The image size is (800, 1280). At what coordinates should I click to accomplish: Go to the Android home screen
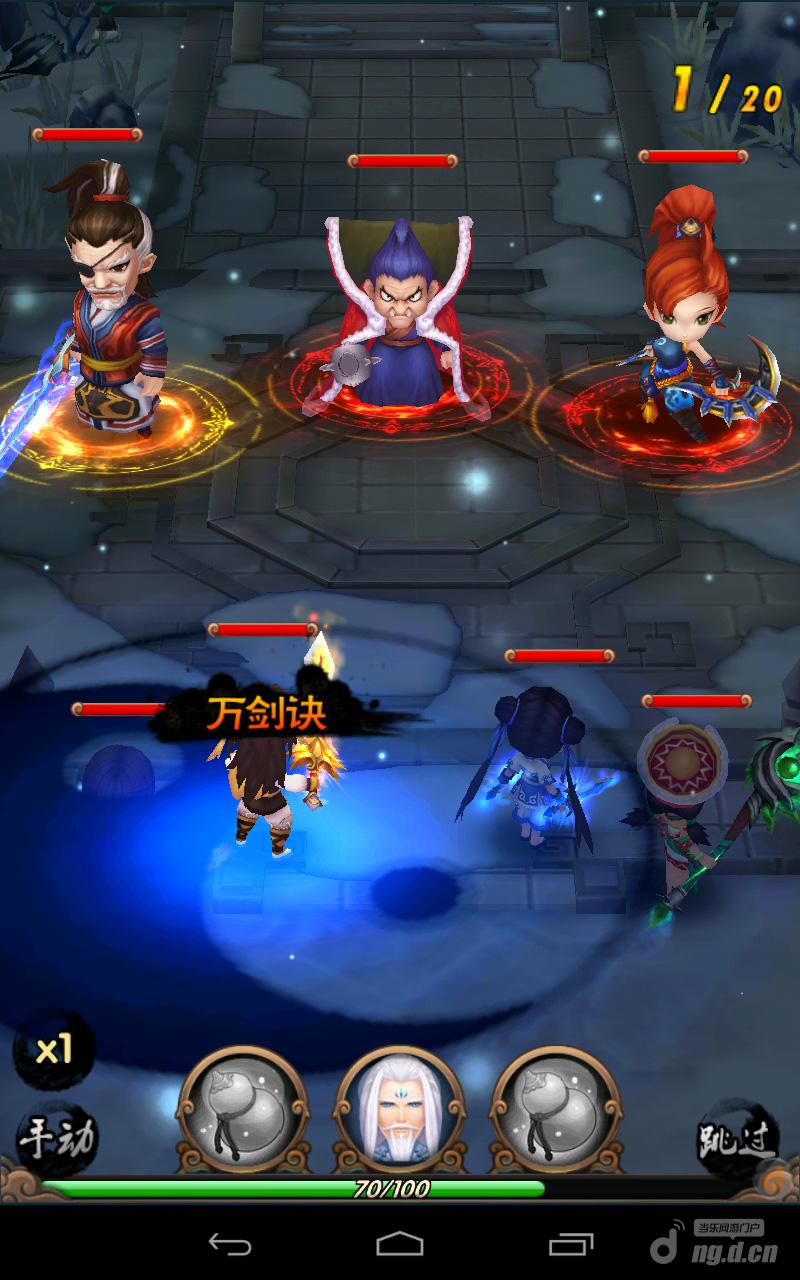400,1244
